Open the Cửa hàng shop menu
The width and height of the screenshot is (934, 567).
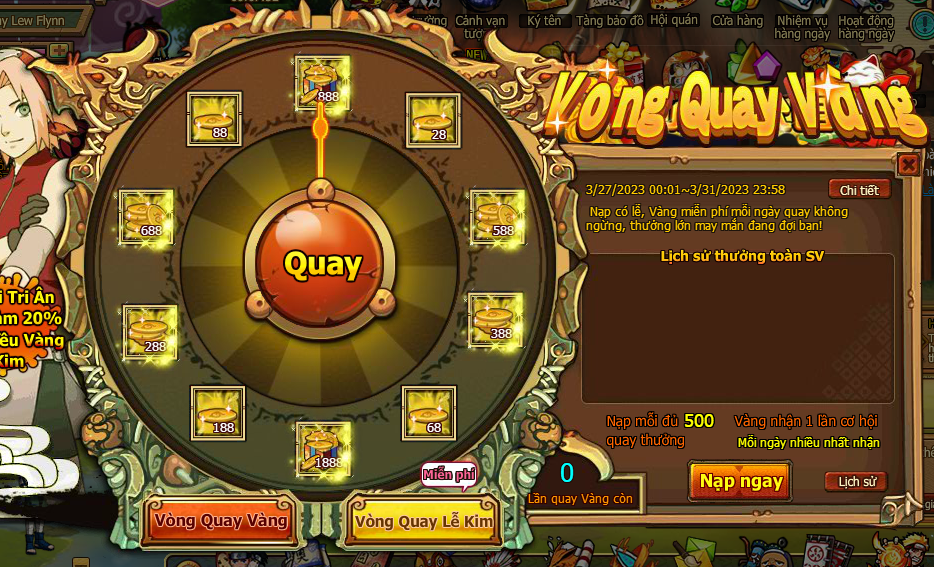coord(737,20)
